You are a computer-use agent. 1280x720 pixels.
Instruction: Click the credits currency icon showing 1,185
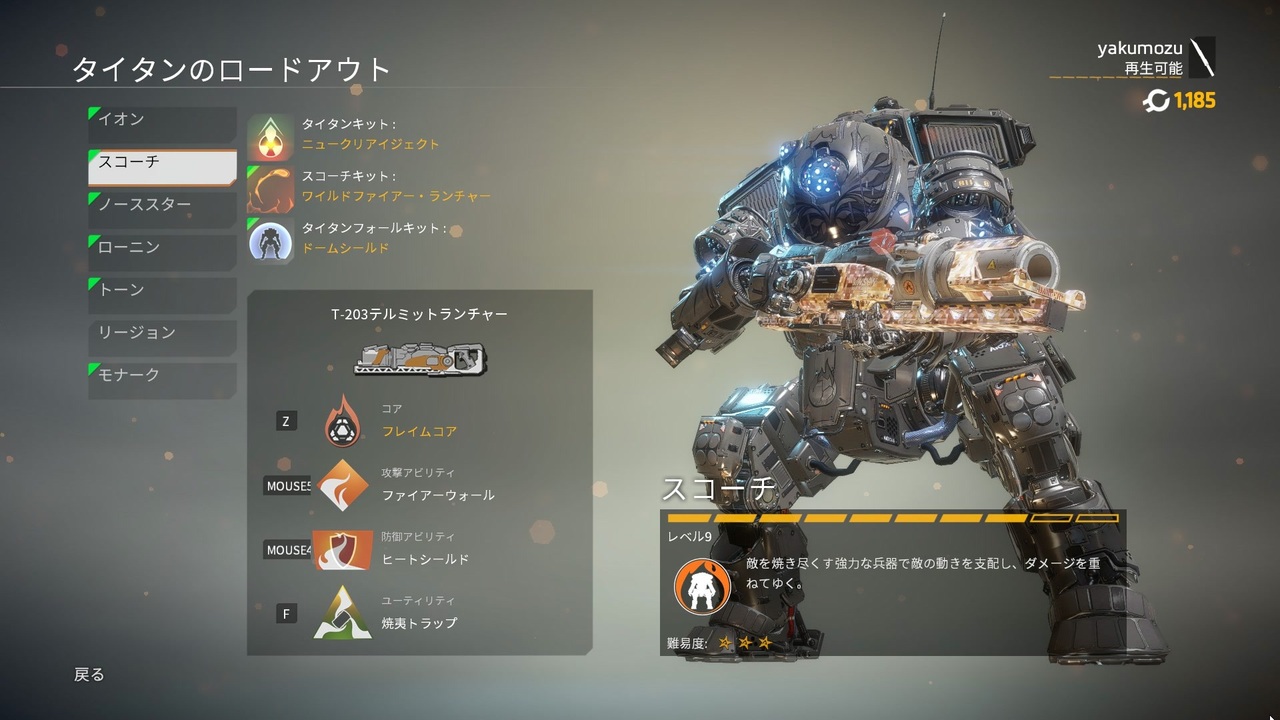point(1158,101)
